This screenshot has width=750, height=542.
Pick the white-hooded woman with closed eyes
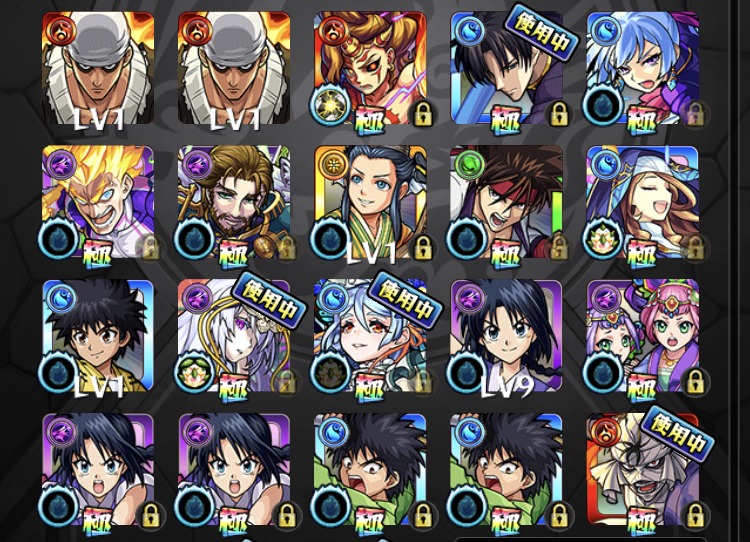642,202
